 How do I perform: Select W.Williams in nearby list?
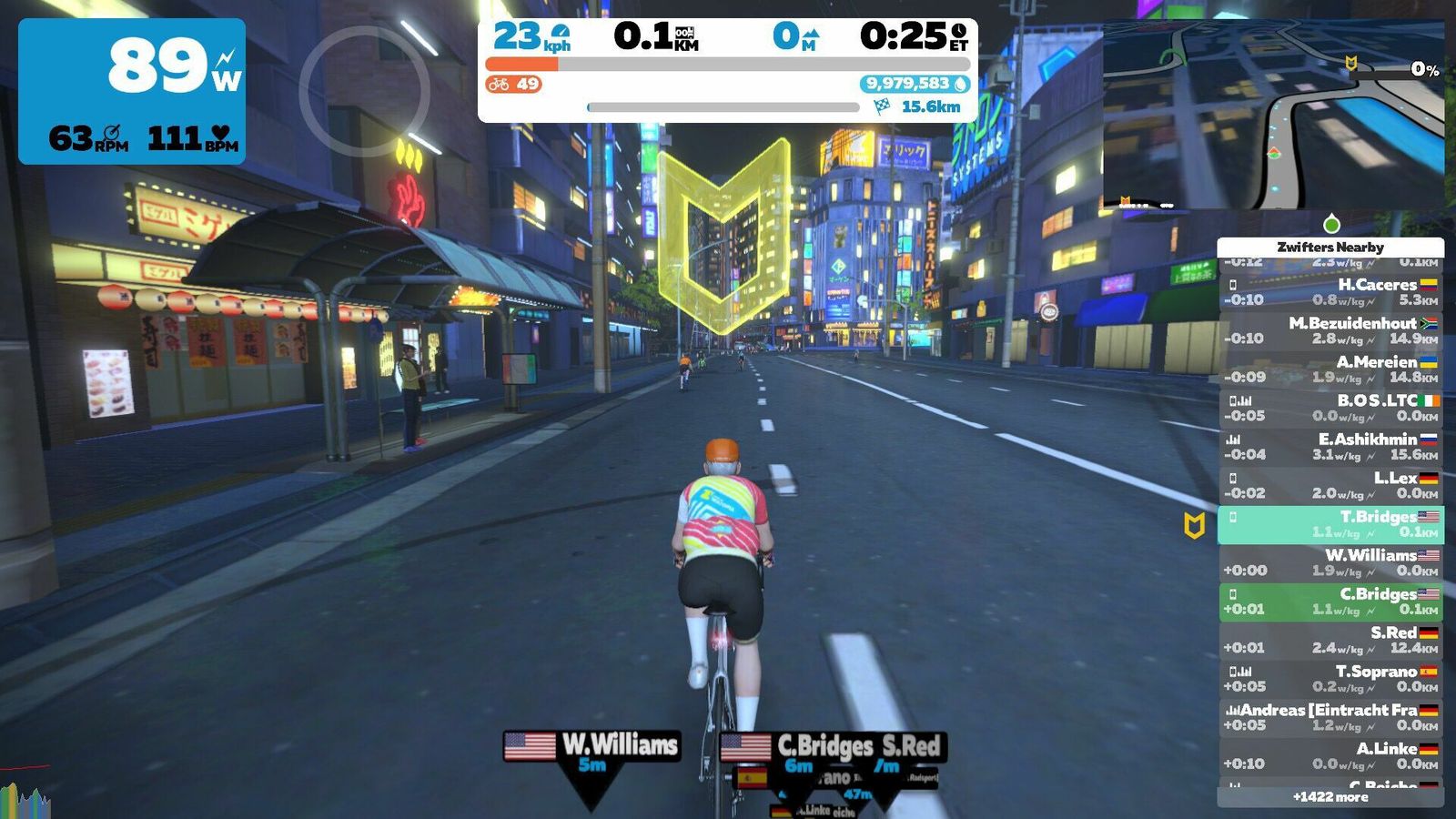[1330, 562]
